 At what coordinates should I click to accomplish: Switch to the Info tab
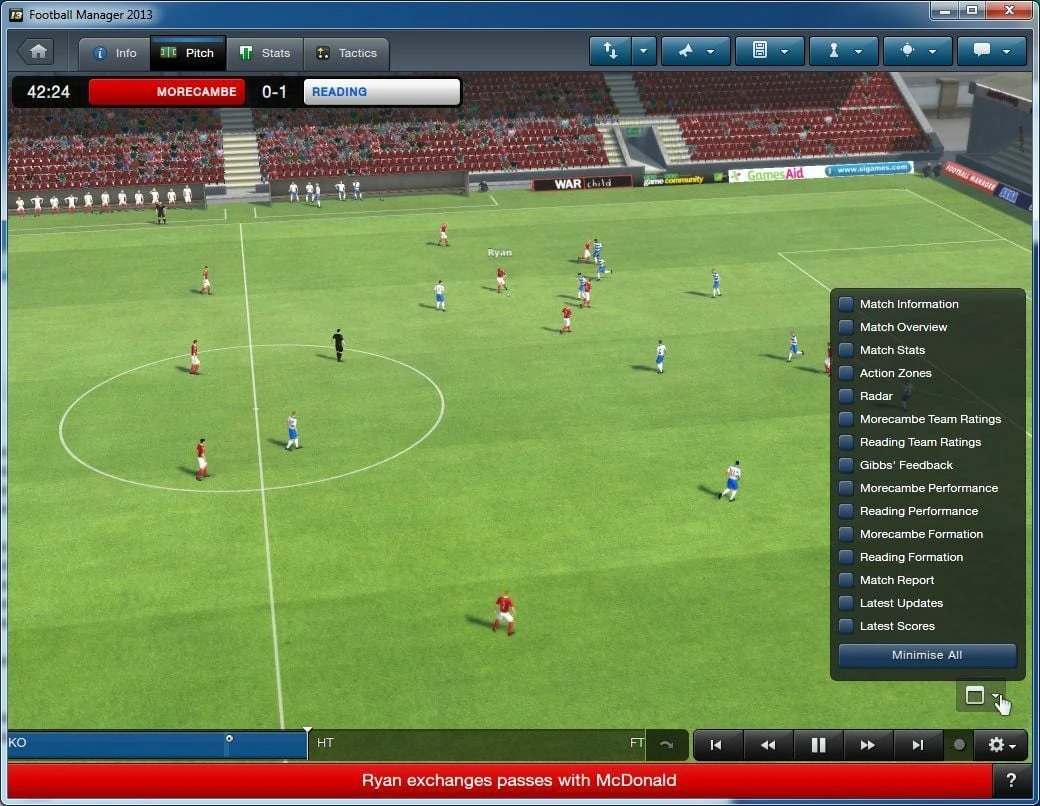tap(115, 53)
